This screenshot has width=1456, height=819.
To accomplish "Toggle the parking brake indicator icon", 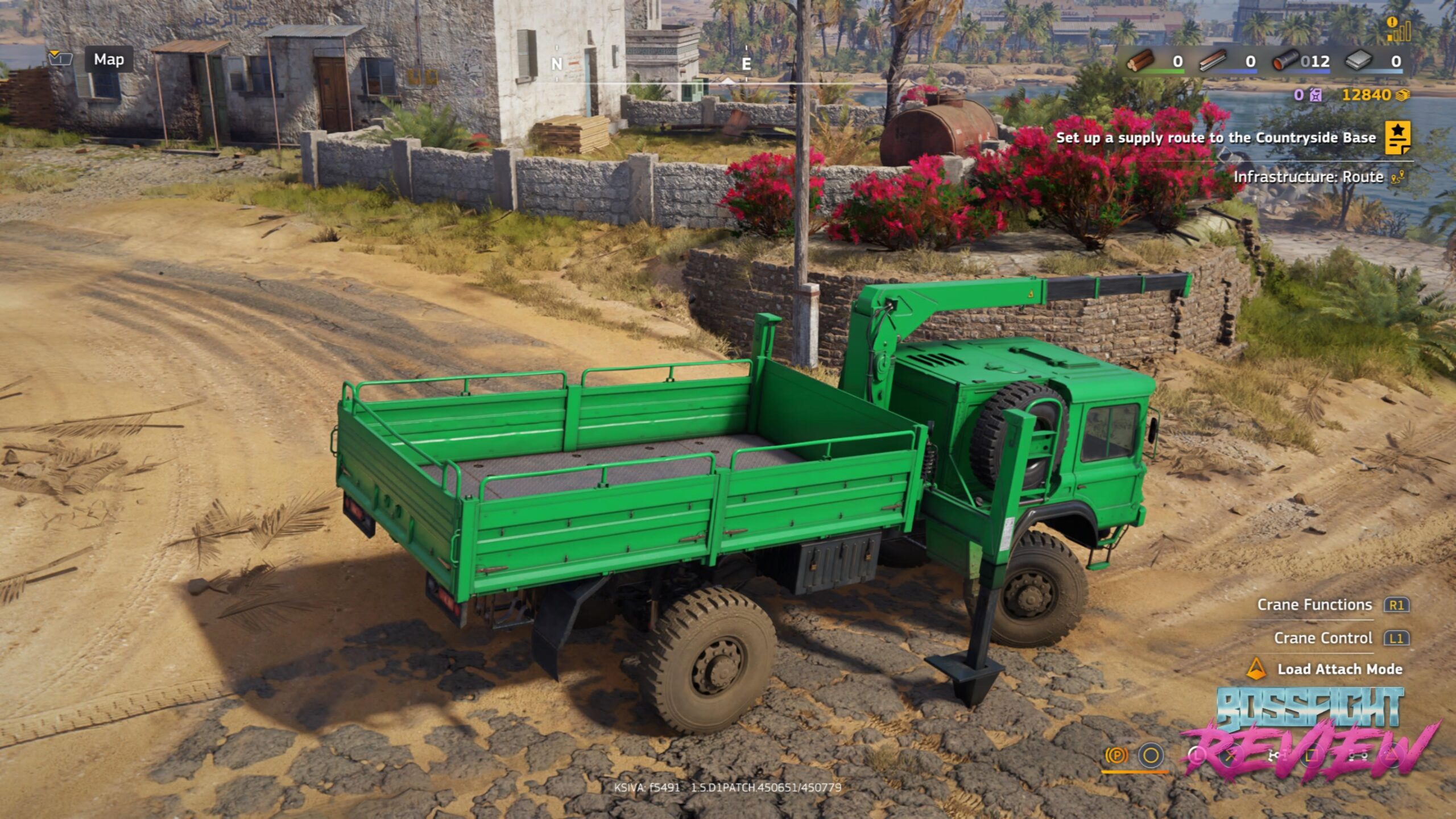I will (1116, 755).
